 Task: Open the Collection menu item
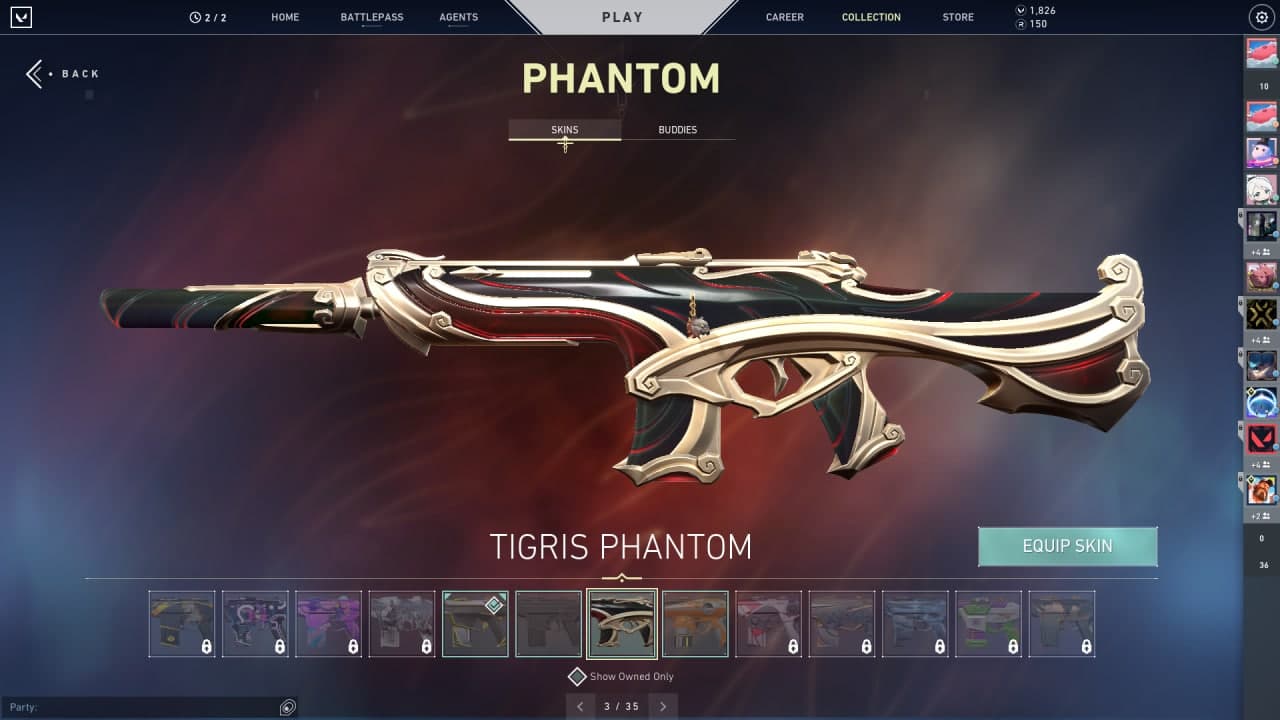pos(871,17)
